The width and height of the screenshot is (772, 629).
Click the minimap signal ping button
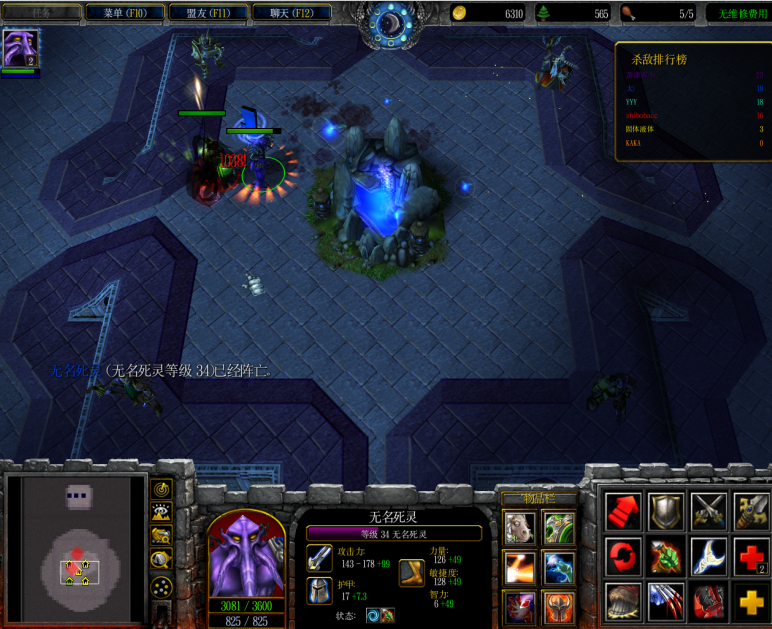pyautogui.click(x=161, y=489)
